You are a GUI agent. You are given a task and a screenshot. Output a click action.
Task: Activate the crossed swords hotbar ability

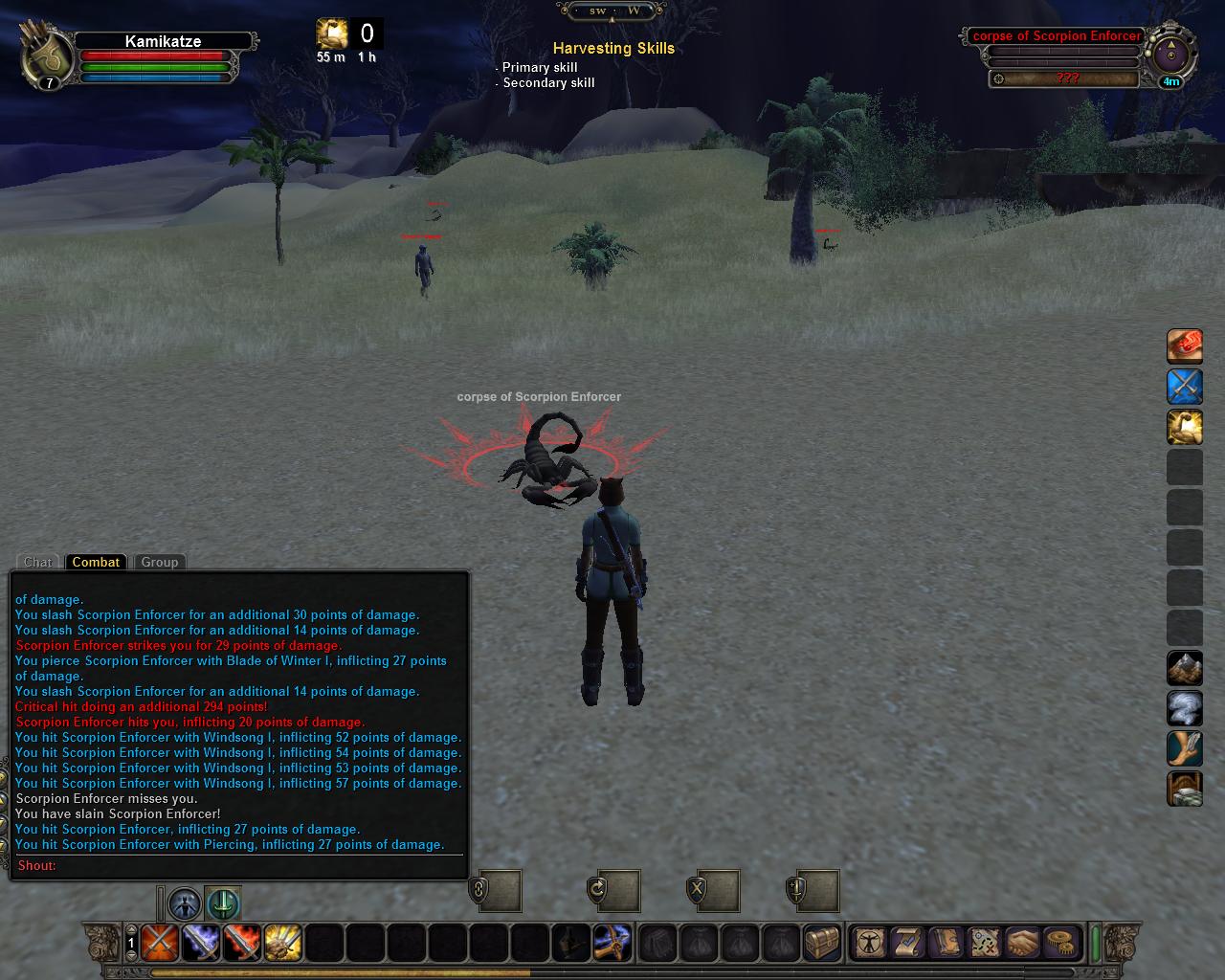[x=159, y=944]
